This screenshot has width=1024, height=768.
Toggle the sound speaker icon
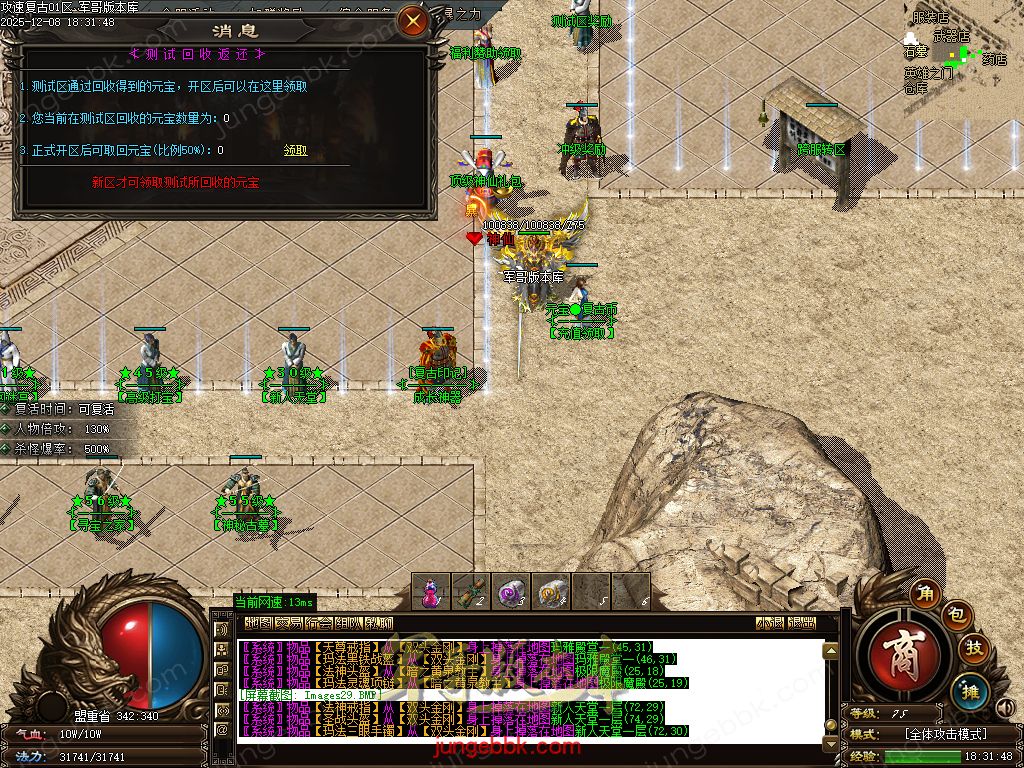coord(1005,709)
